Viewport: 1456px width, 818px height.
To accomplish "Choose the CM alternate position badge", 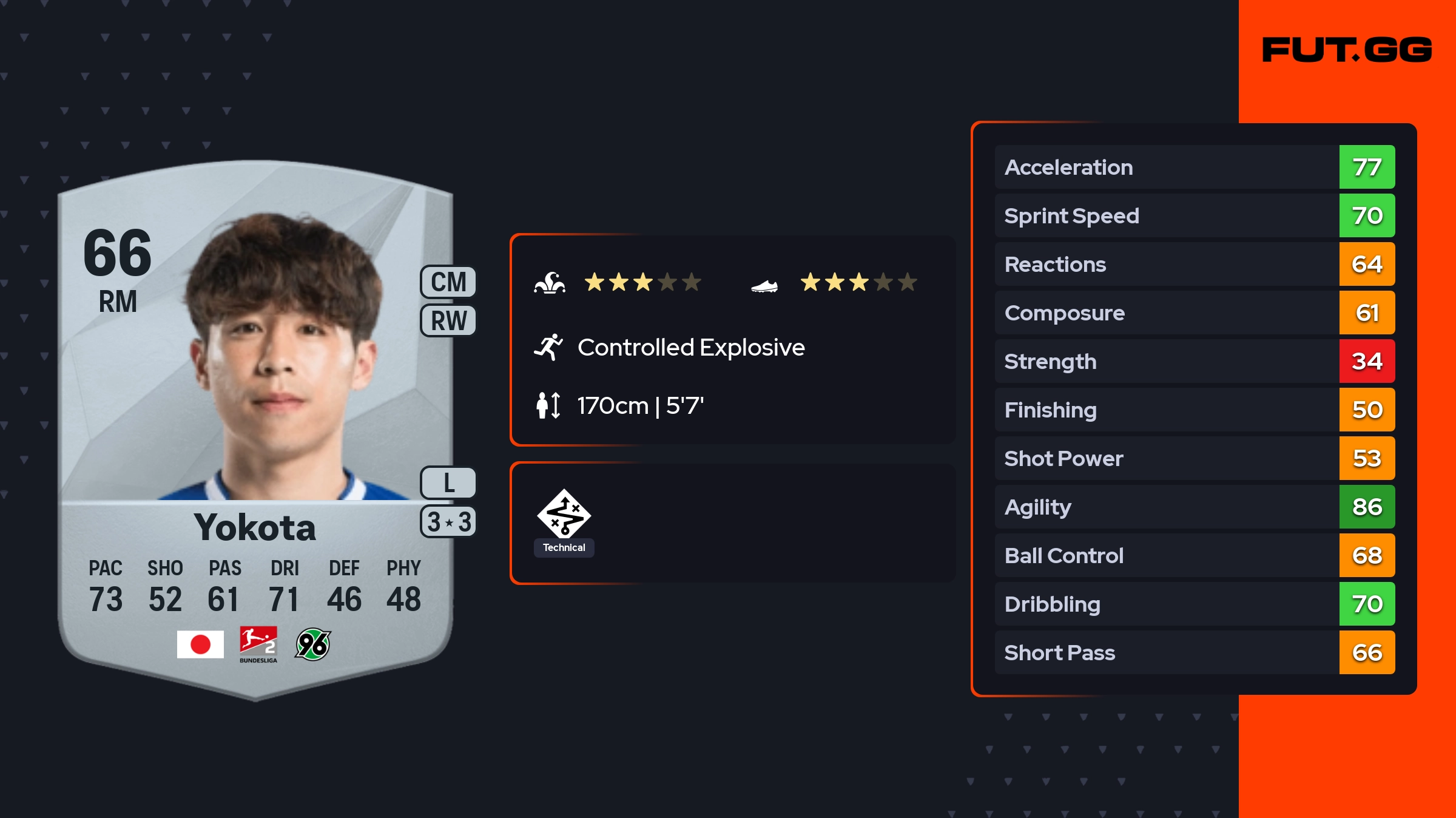I will click(x=448, y=282).
